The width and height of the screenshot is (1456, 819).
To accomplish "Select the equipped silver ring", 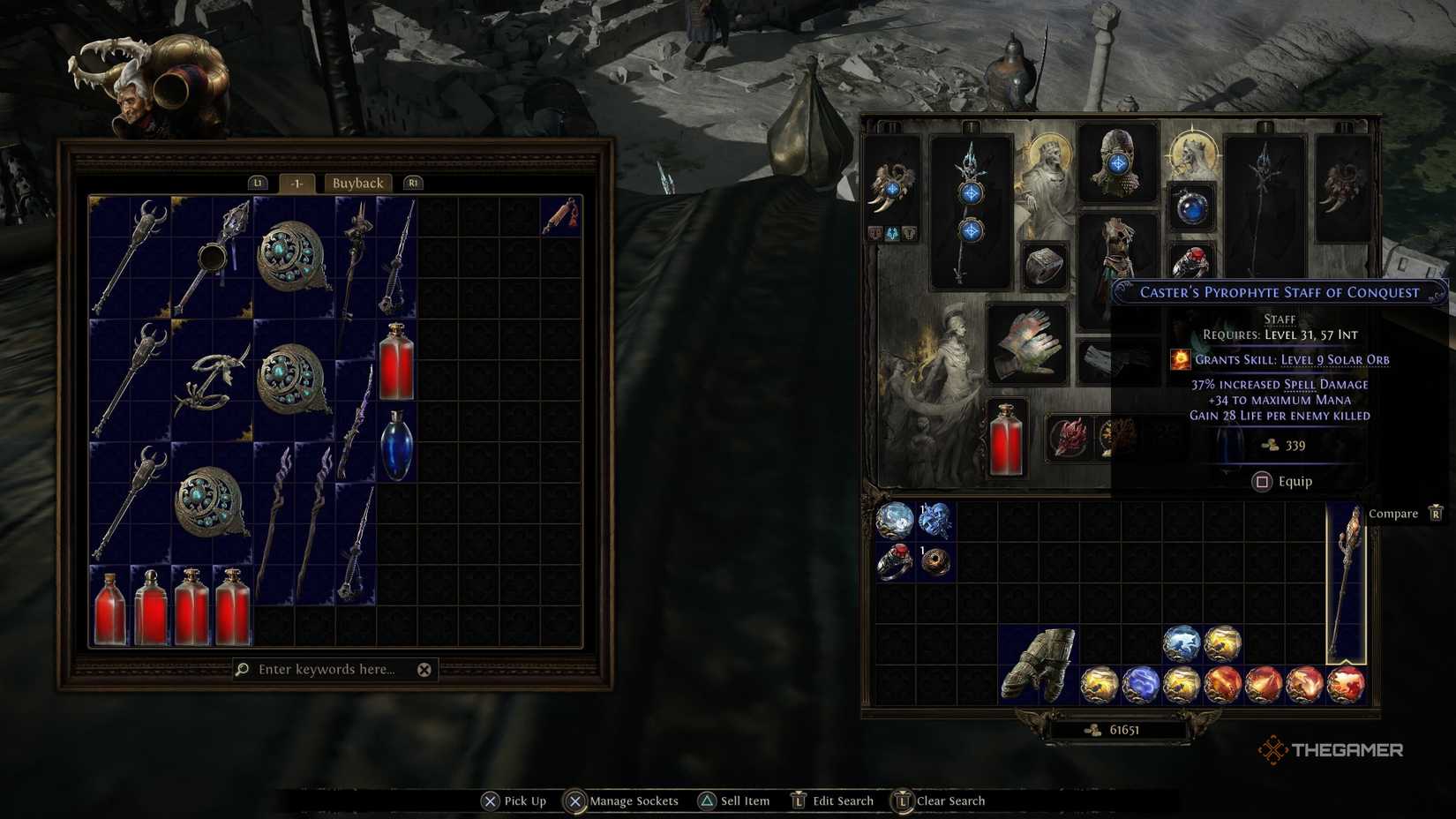I will [x=1044, y=262].
